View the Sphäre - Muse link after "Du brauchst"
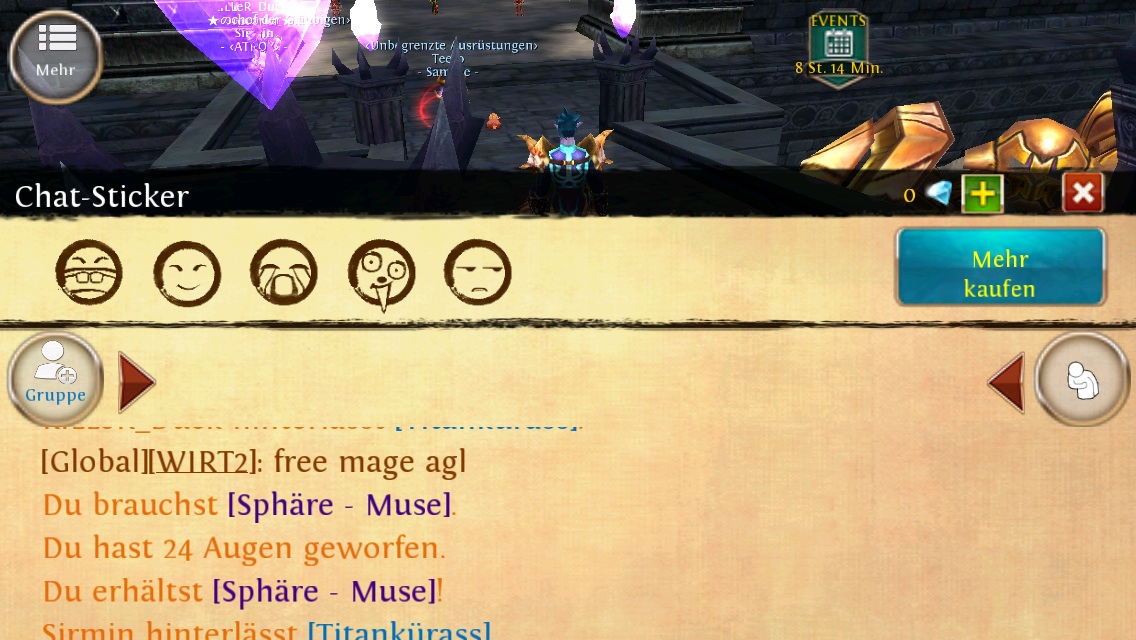1136x640 pixels. point(339,505)
